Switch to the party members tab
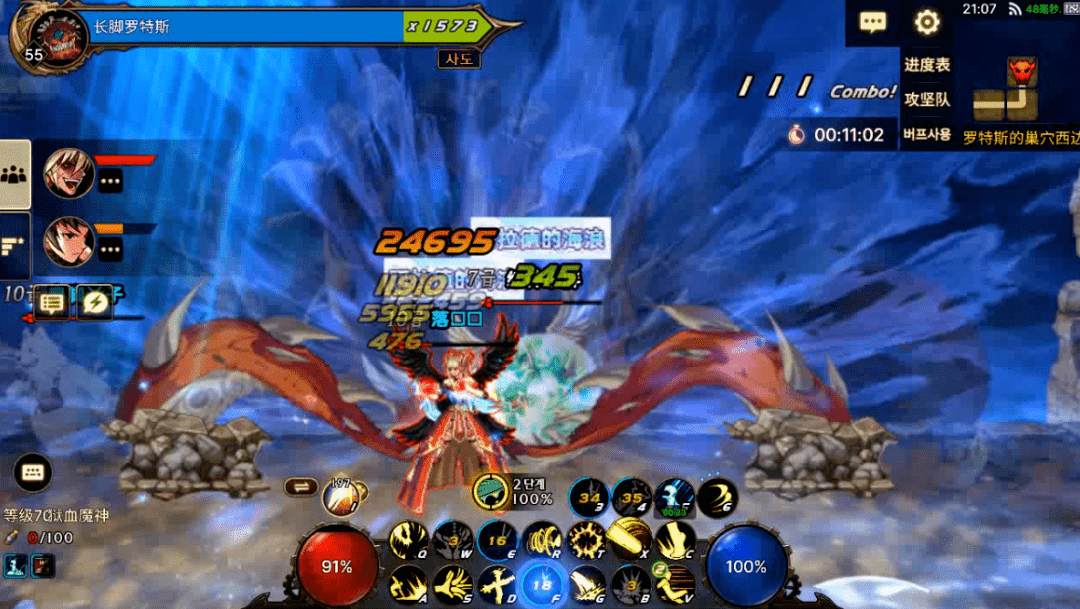The image size is (1080, 609). coord(14,174)
